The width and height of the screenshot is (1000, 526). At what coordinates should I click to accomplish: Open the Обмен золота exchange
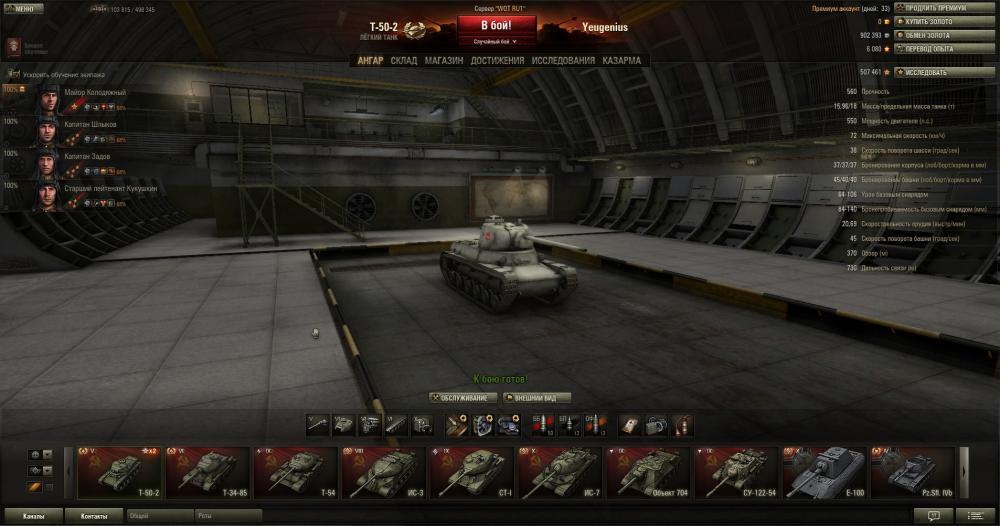pos(930,34)
